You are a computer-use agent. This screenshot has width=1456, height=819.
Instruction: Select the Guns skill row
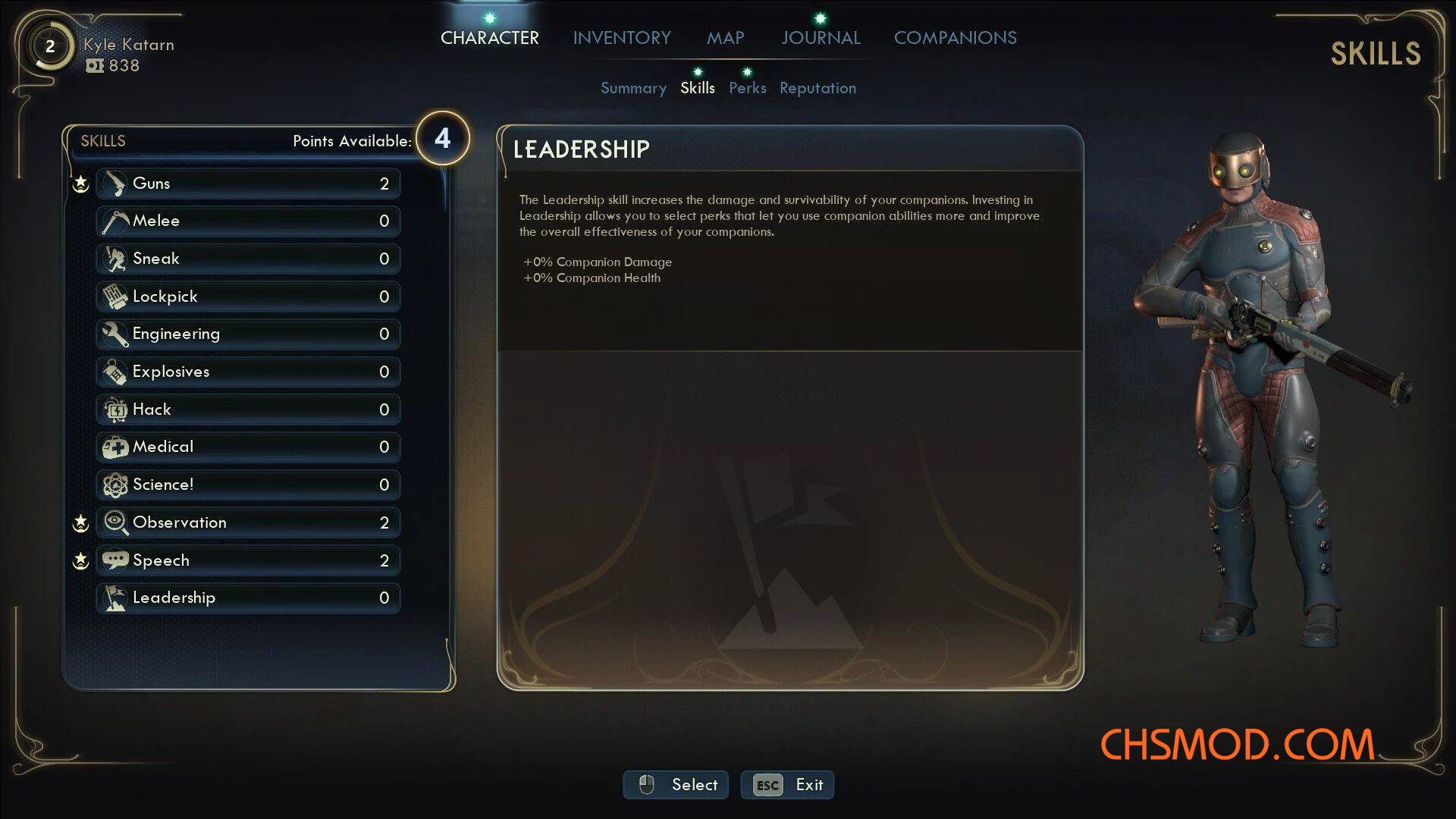(248, 184)
